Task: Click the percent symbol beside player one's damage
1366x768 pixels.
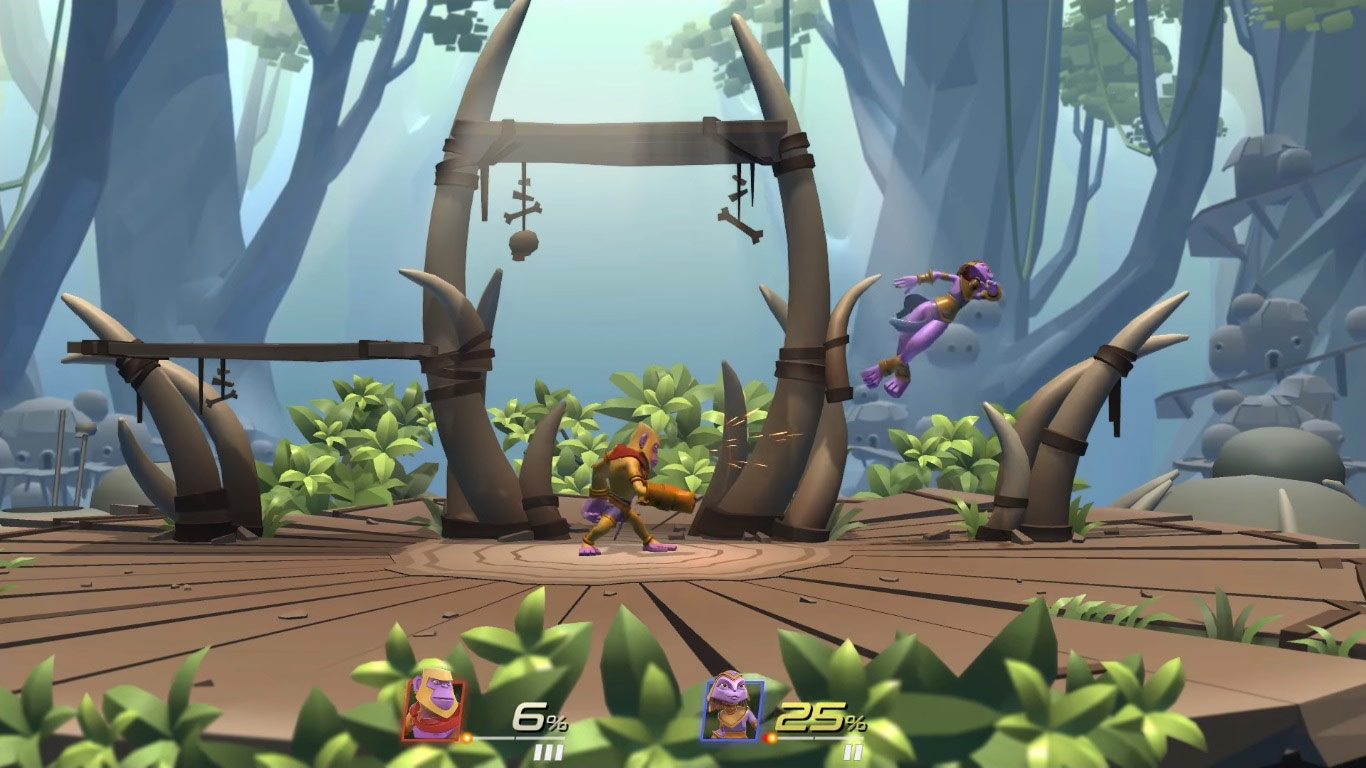Action: click(x=557, y=724)
